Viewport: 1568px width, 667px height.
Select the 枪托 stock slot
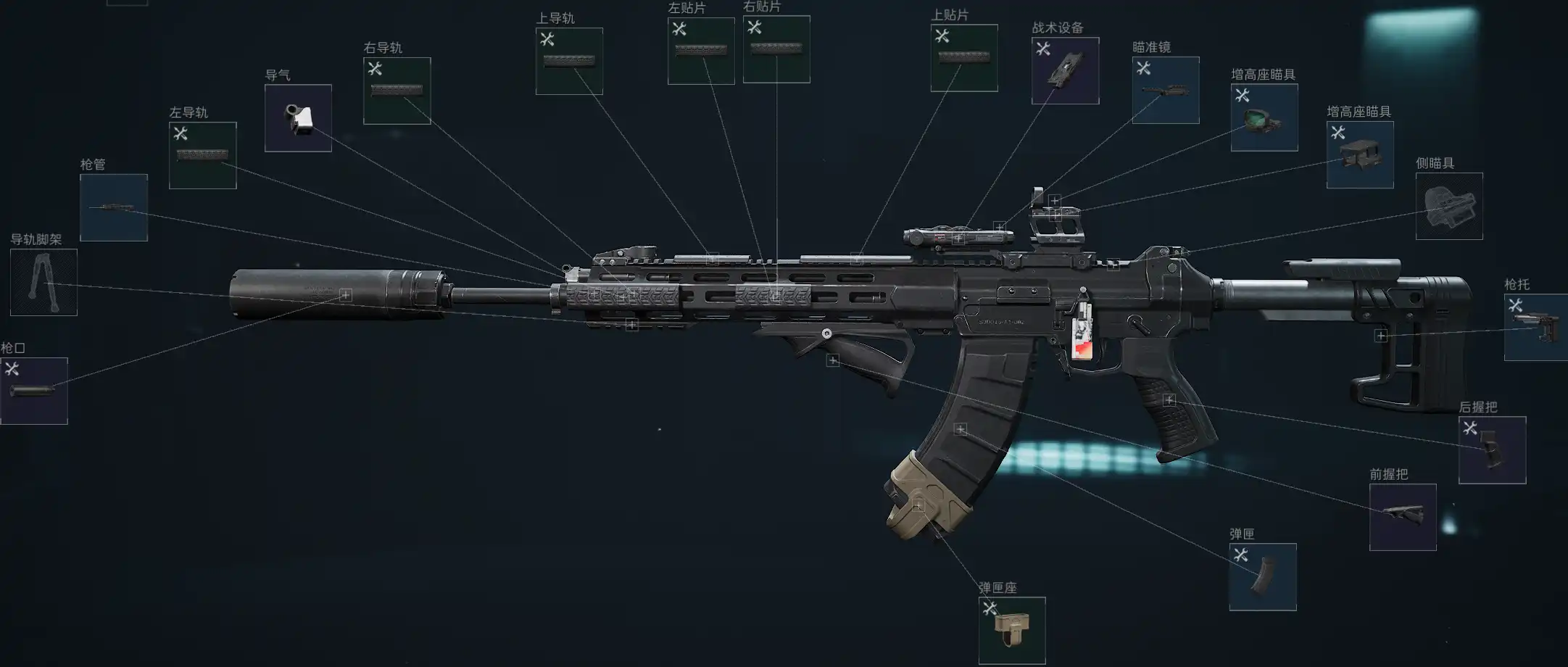(x=1535, y=327)
